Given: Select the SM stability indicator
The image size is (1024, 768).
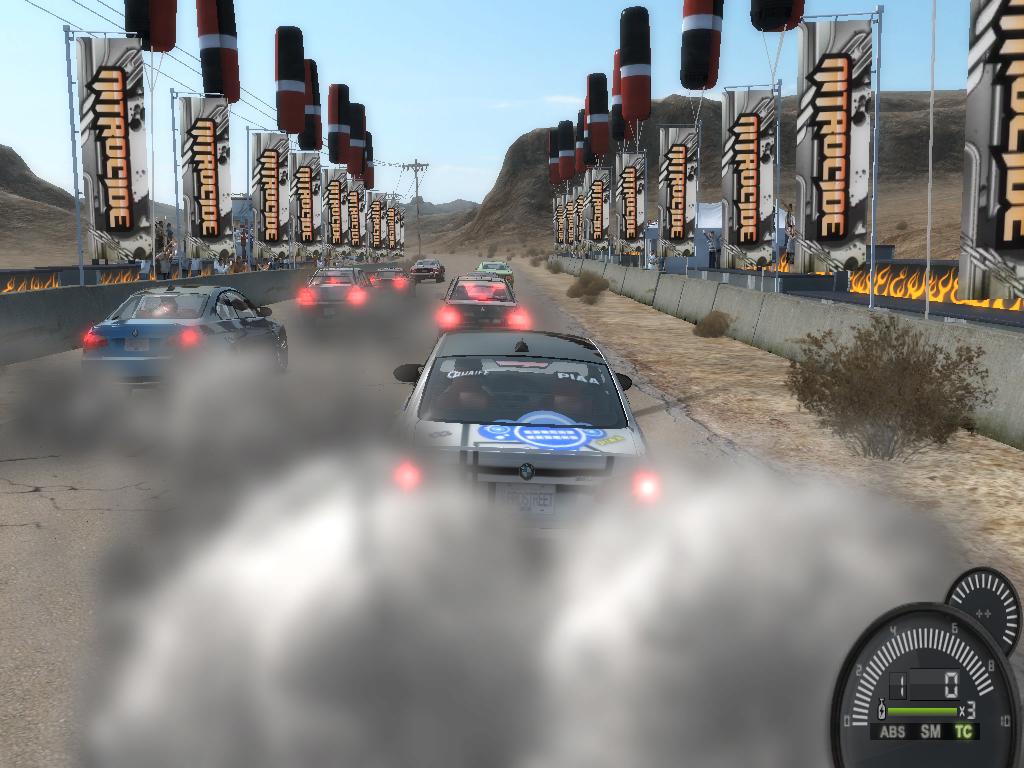Looking at the screenshot, I should [x=931, y=731].
